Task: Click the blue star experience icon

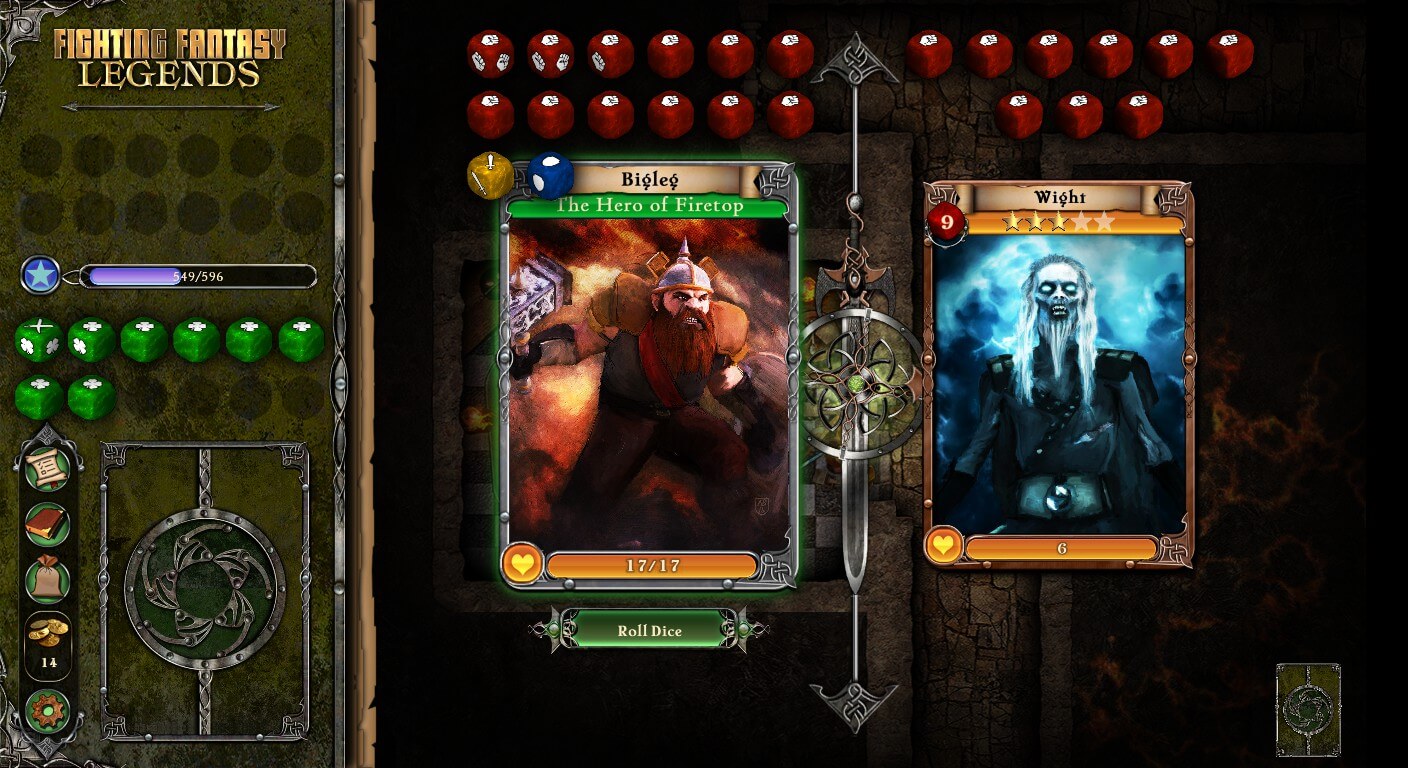Action: click(x=41, y=275)
